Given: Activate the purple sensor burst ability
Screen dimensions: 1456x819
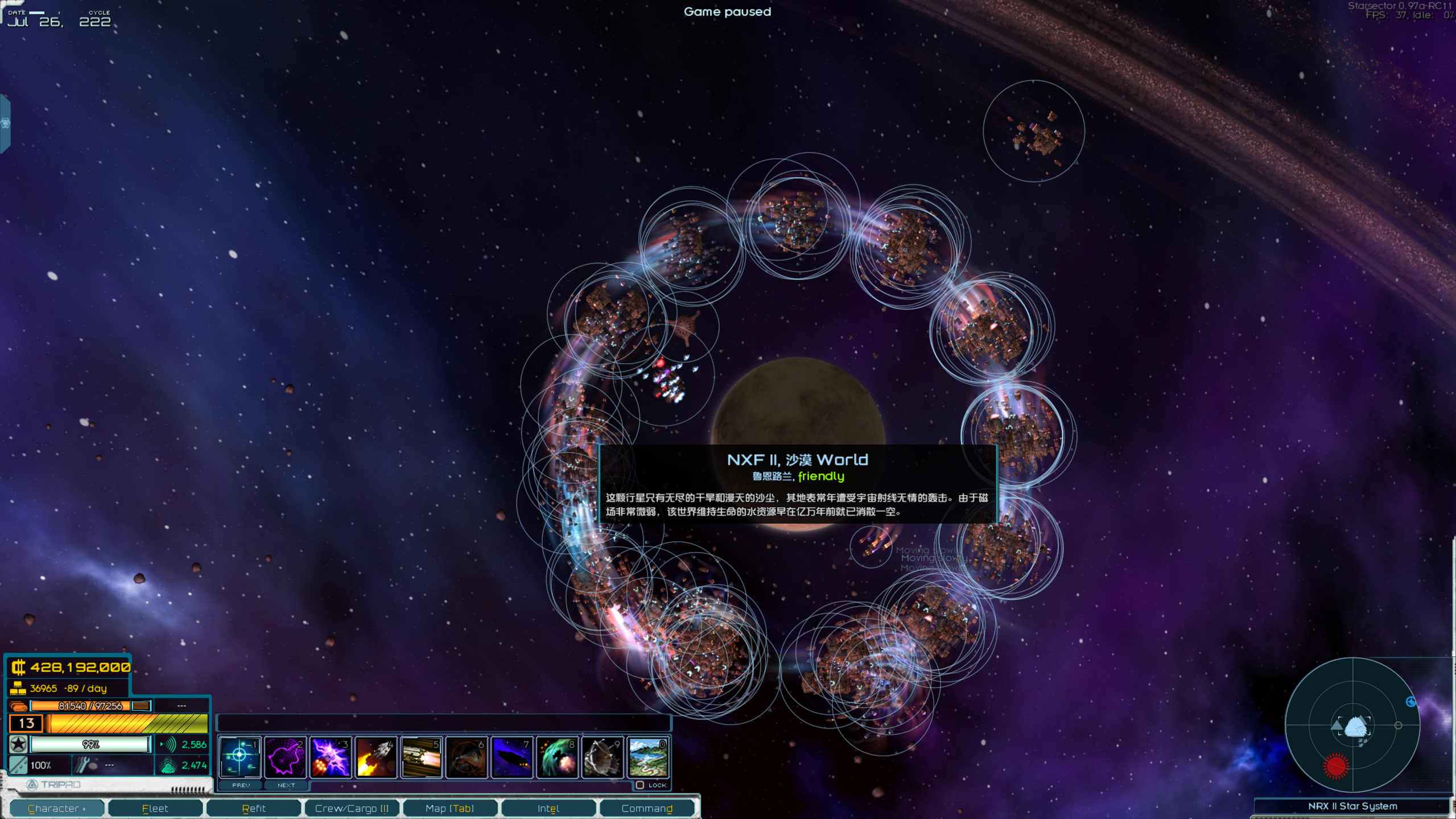Looking at the screenshot, I should (x=285, y=757).
